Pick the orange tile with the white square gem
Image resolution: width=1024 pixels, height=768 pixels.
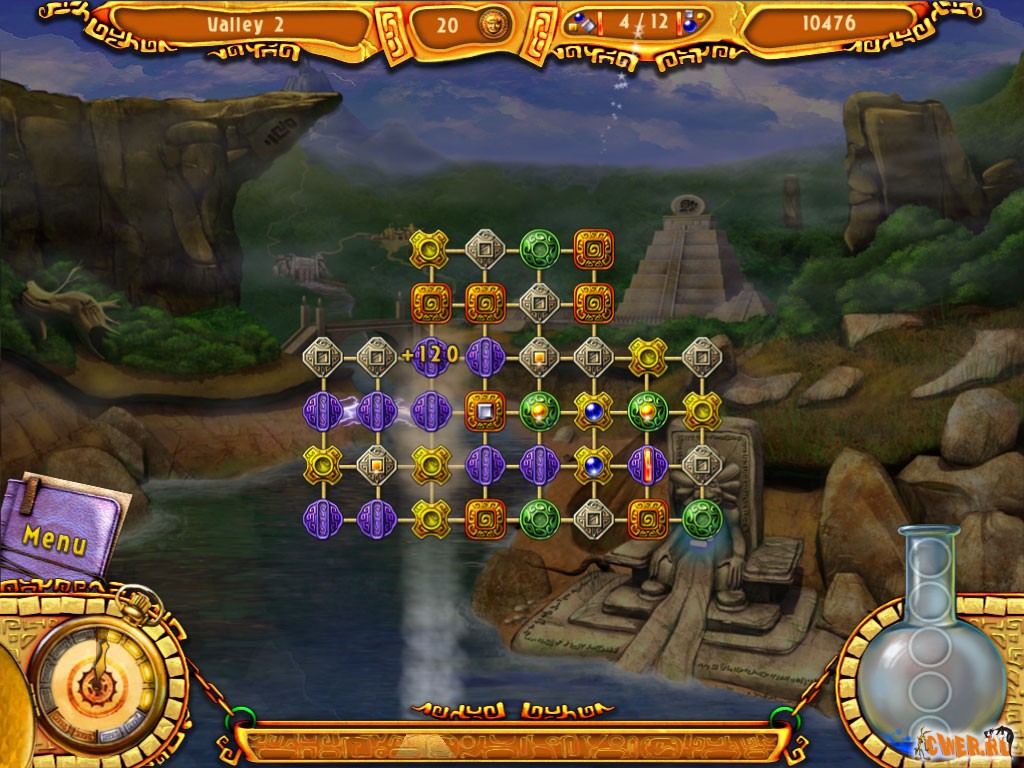[x=485, y=411]
